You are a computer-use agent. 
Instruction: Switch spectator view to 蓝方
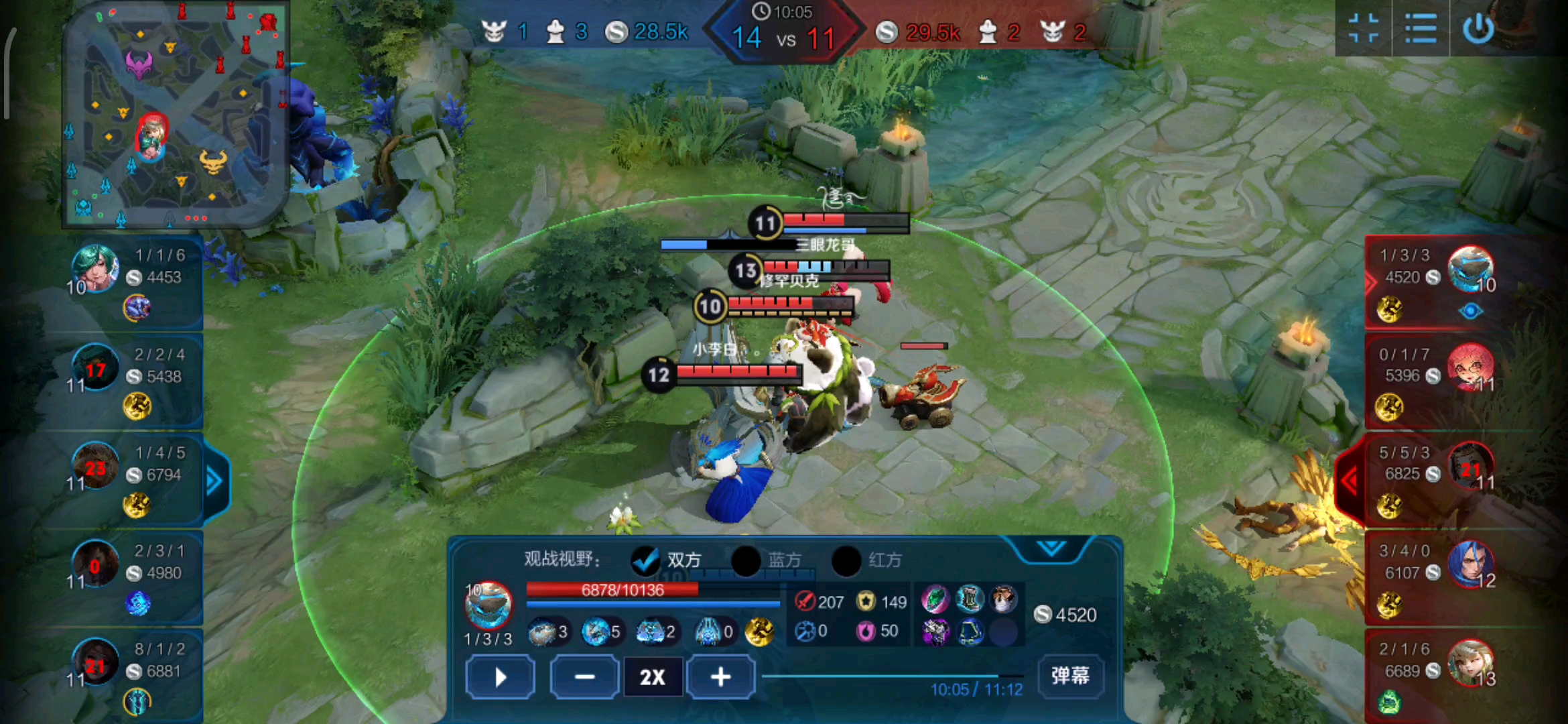(x=746, y=560)
